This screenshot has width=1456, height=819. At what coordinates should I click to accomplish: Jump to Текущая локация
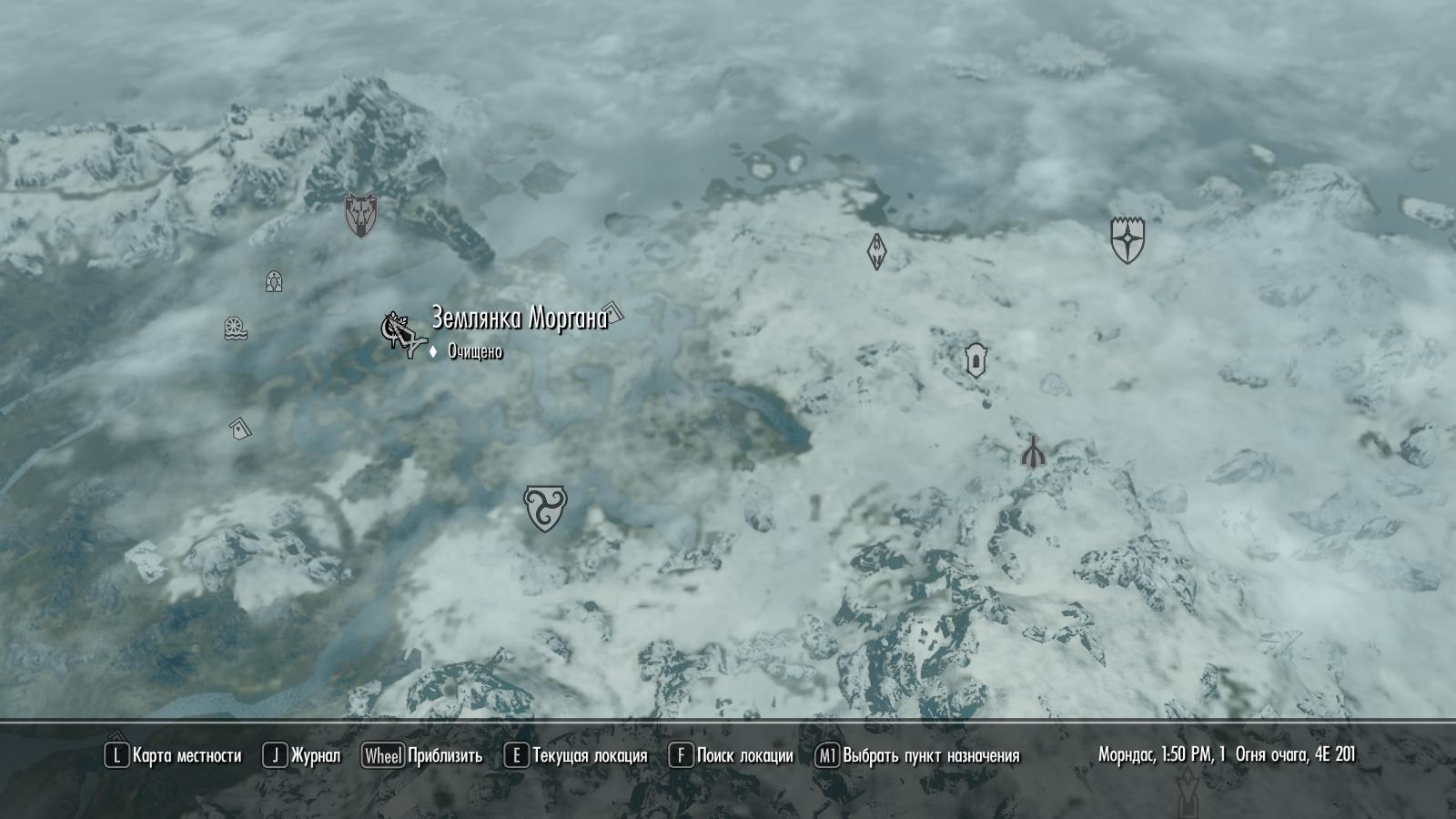coord(576,755)
